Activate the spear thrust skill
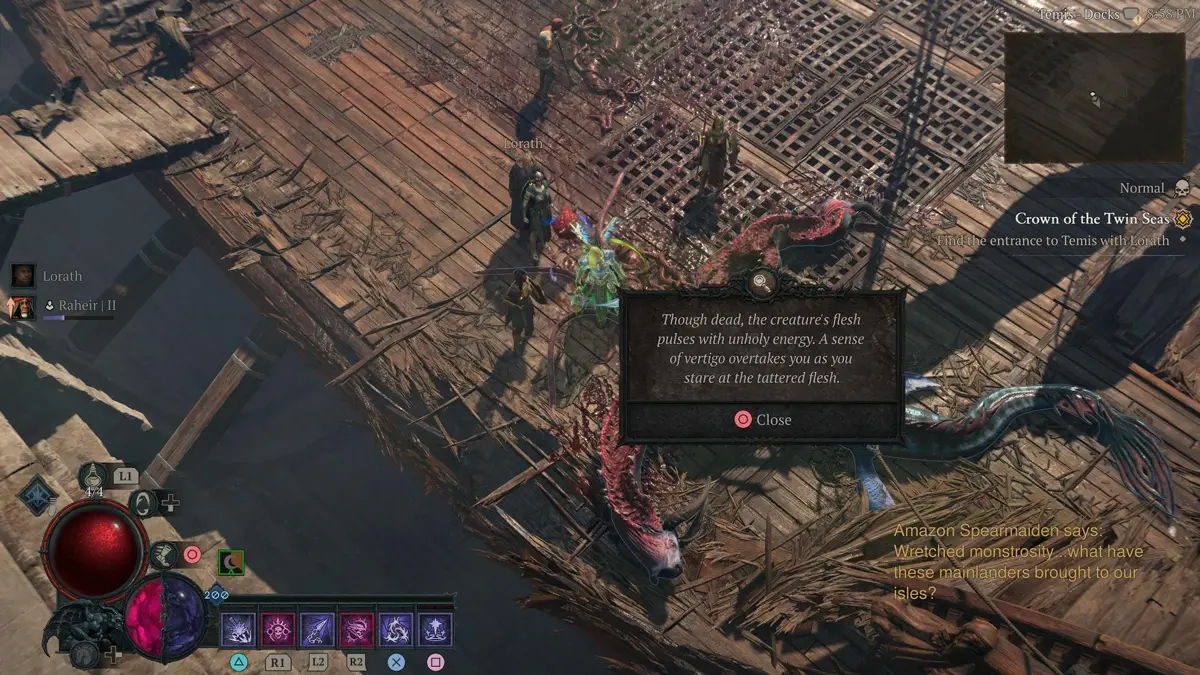 (x=317, y=629)
